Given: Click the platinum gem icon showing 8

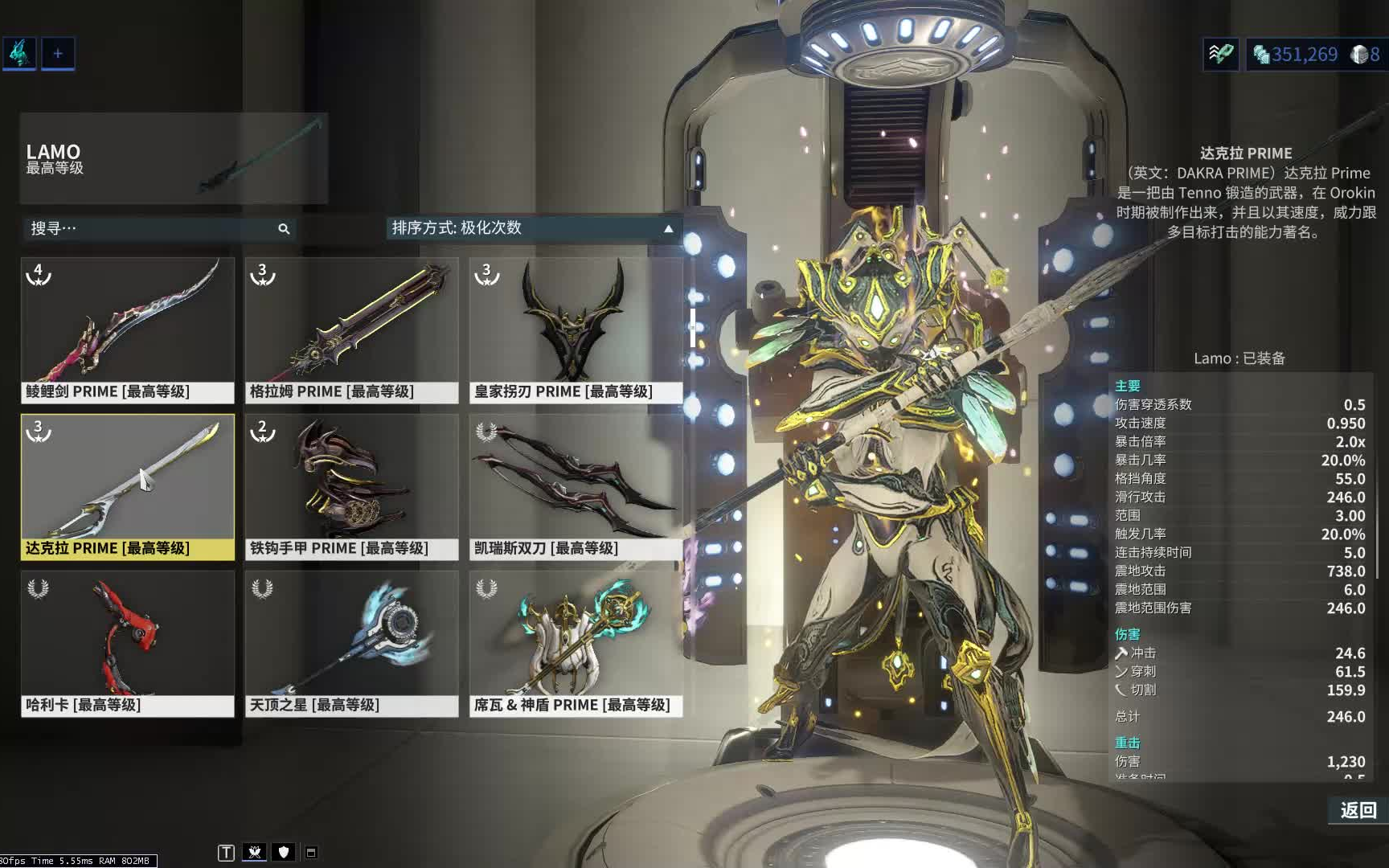Looking at the screenshot, I should [1361, 54].
